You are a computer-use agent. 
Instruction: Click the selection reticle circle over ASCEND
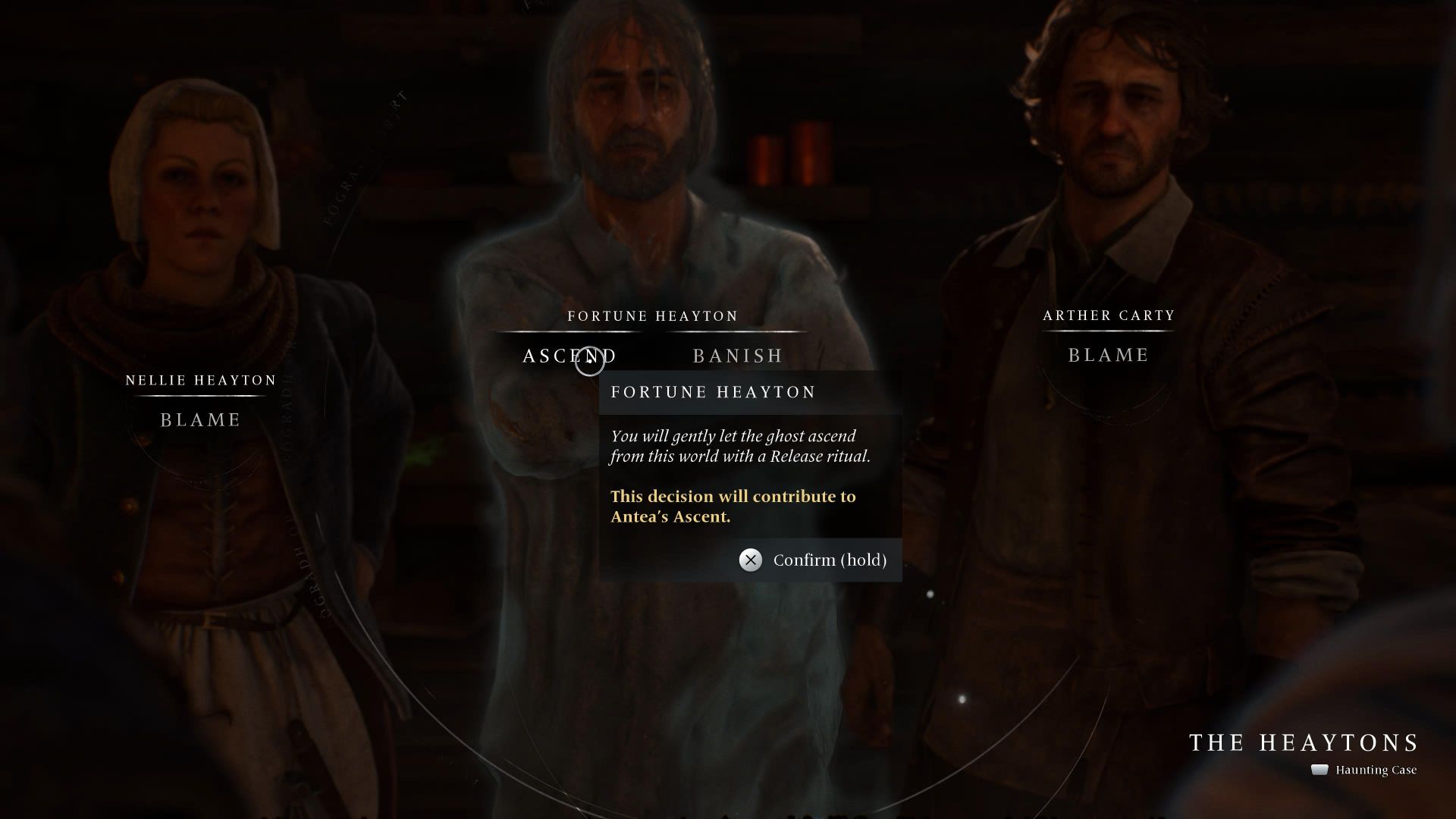590,361
